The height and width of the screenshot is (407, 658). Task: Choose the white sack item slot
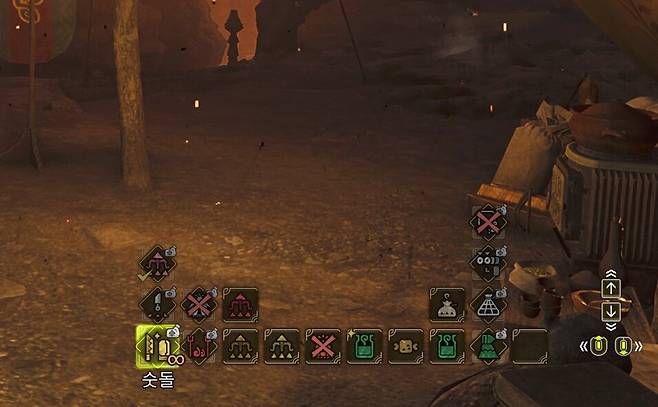[x=447, y=304]
